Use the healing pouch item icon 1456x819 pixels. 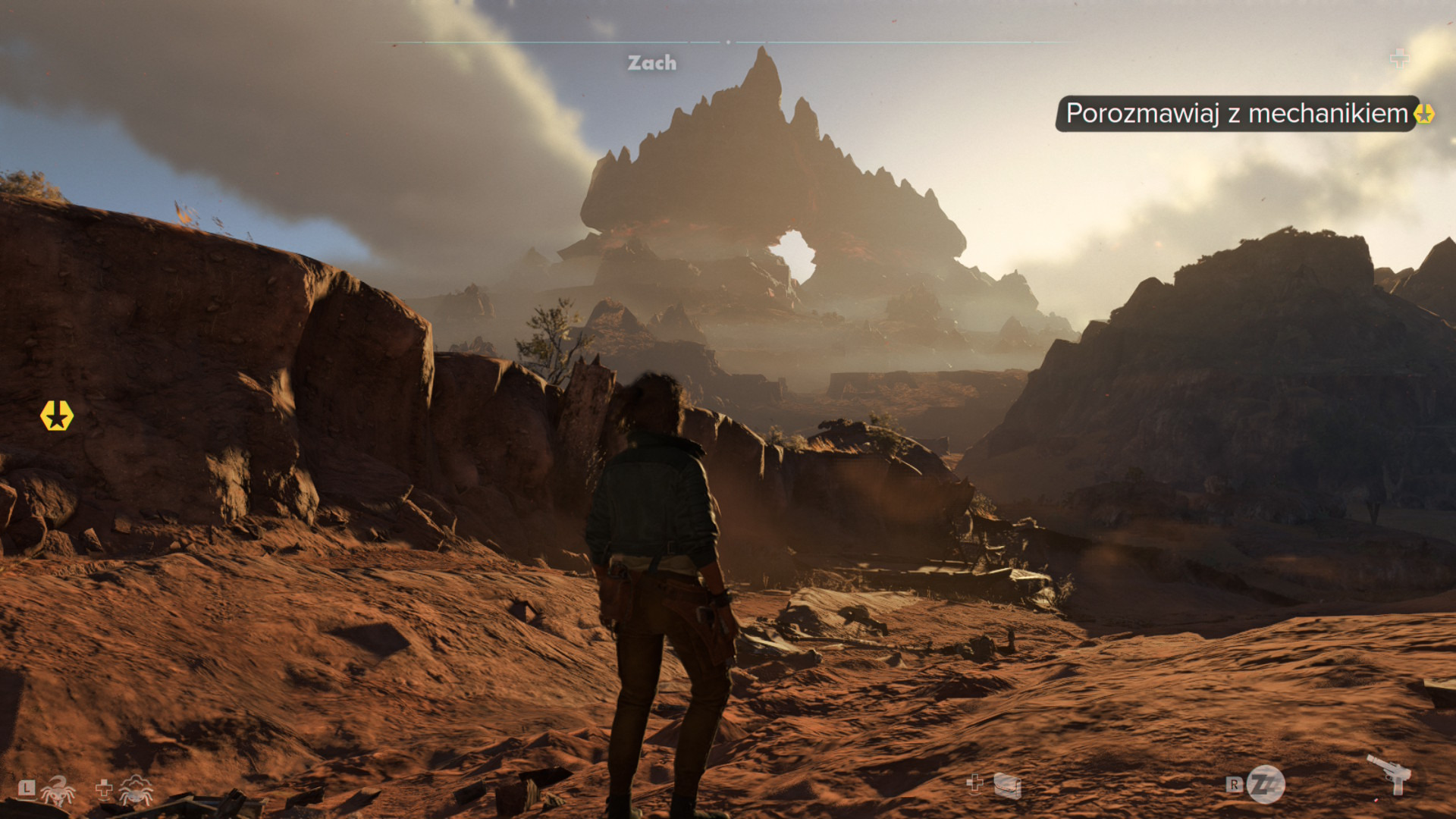point(1006,786)
